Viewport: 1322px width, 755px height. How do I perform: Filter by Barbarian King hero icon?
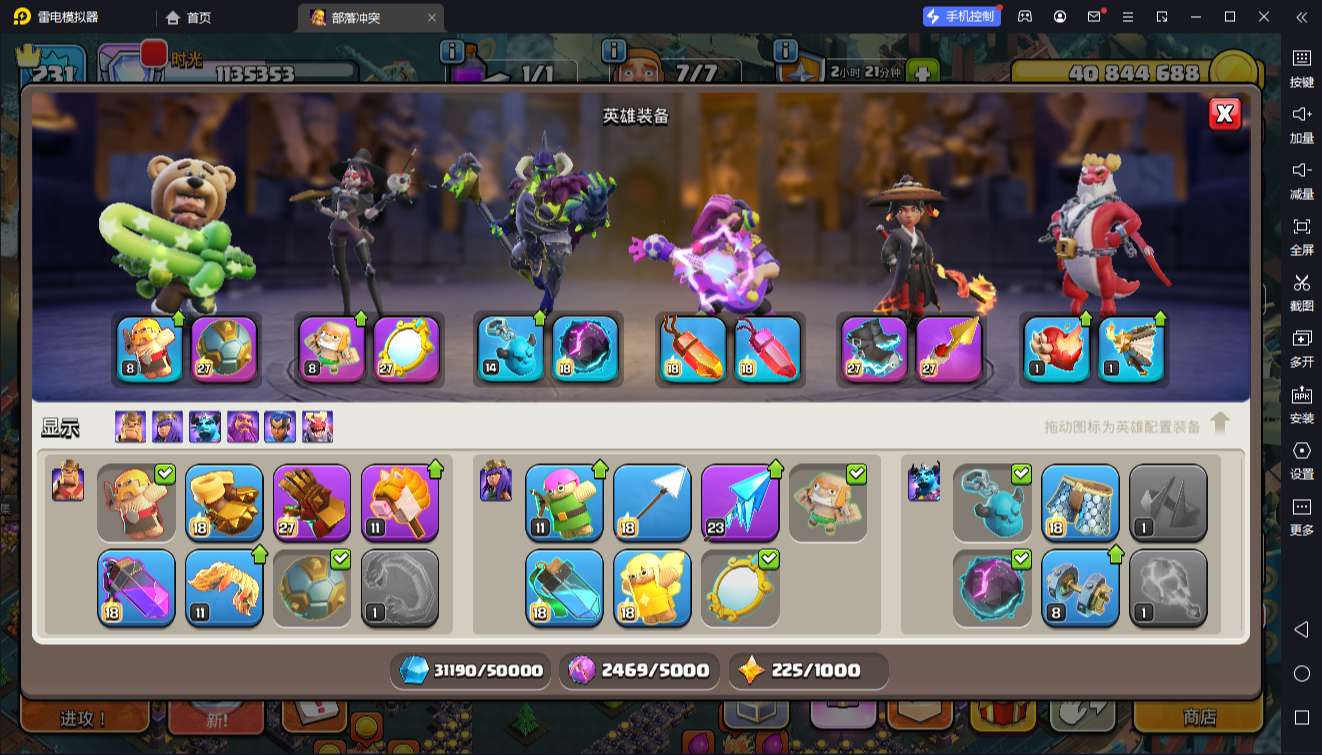coord(130,427)
